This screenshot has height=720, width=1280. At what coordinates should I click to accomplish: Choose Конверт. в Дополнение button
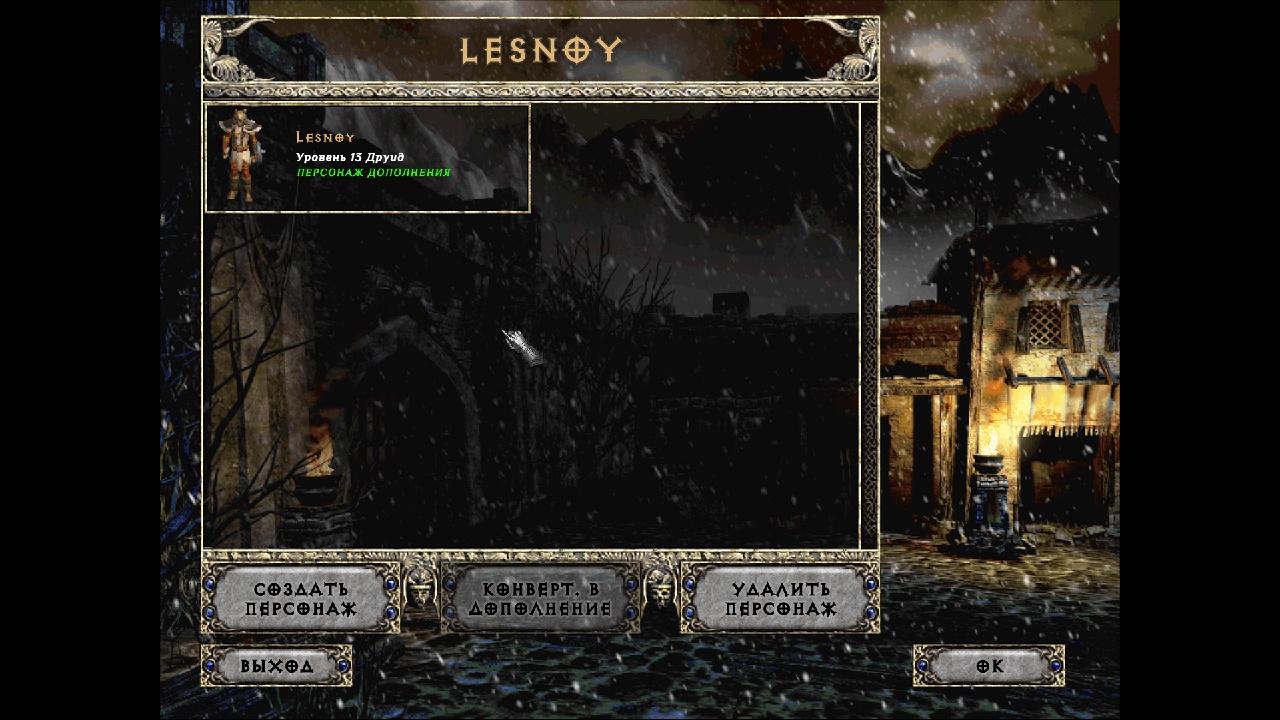pos(540,599)
